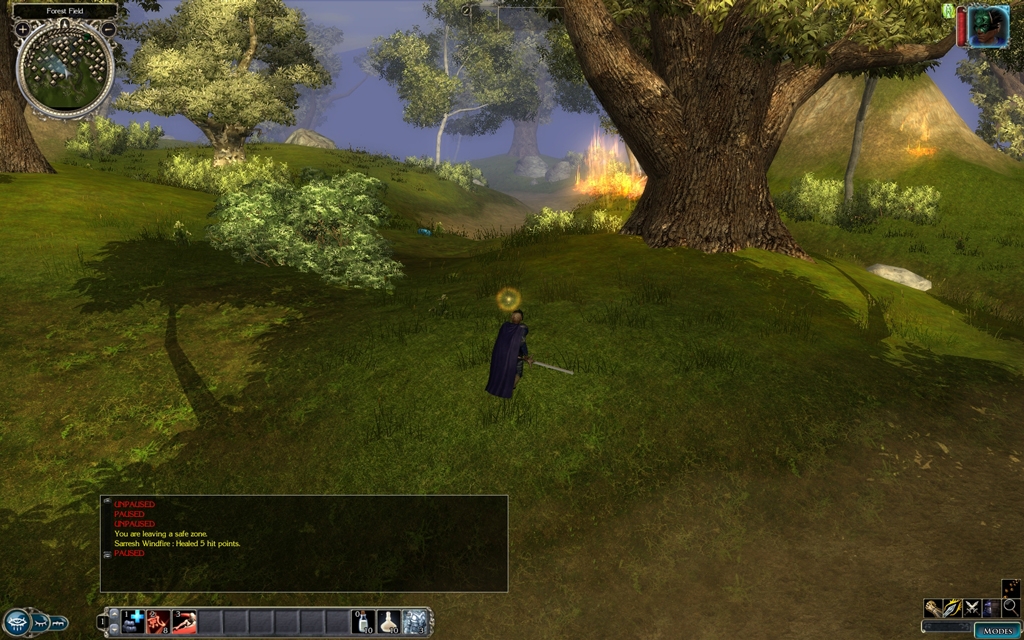Toggle the crossed swords combat mode
The image size is (1024, 640).
pos(972,607)
